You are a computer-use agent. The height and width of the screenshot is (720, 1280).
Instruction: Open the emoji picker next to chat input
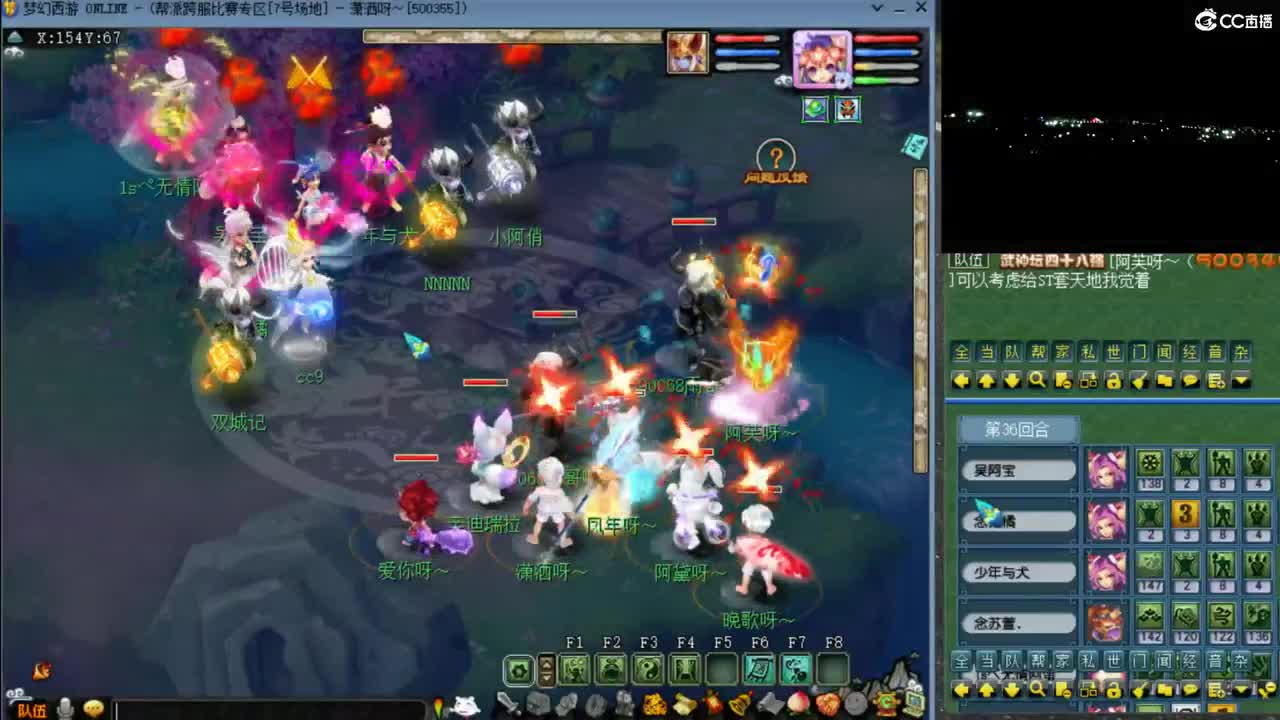93,709
